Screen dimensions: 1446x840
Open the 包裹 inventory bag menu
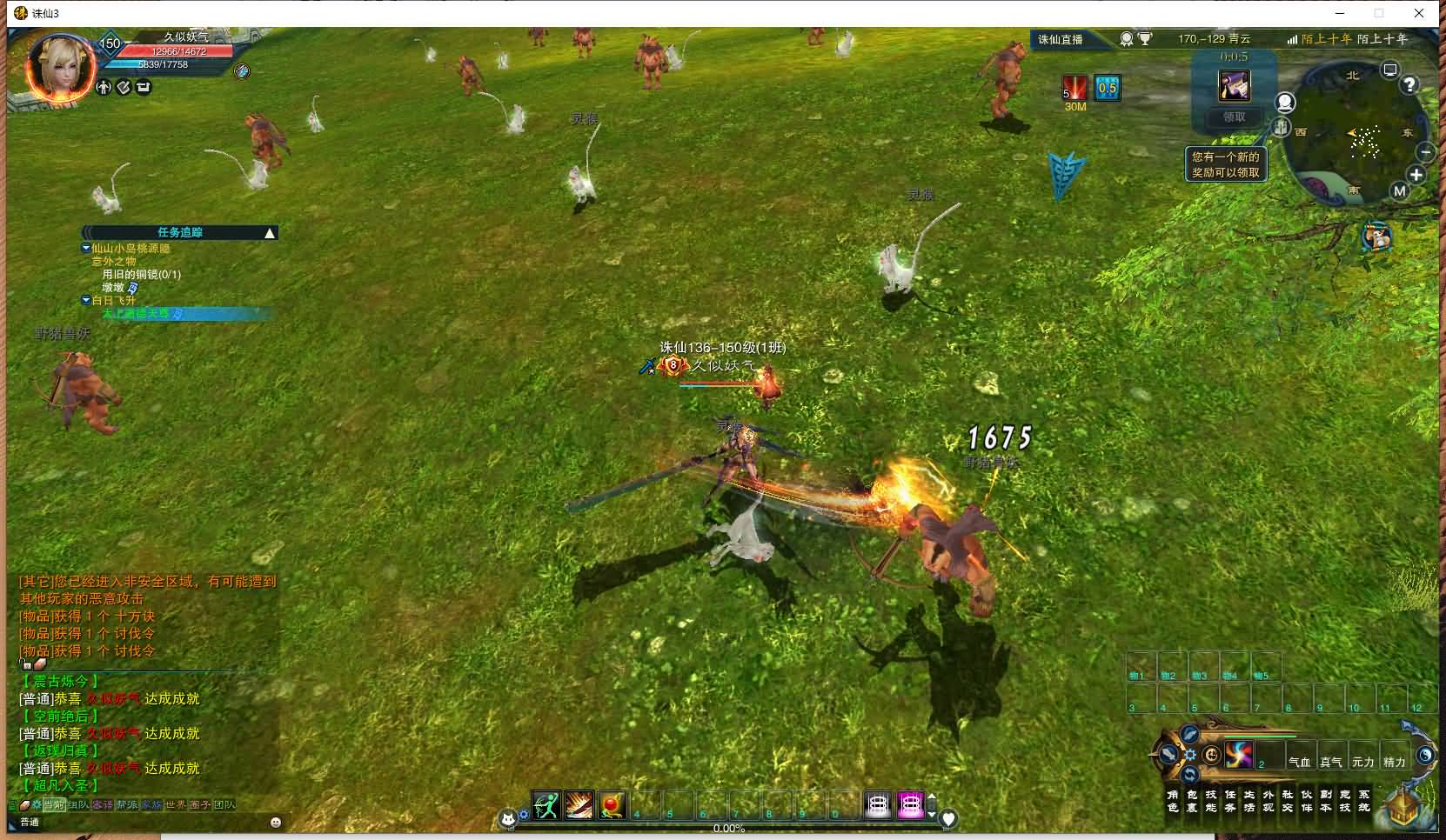(x=1191, y=801)
